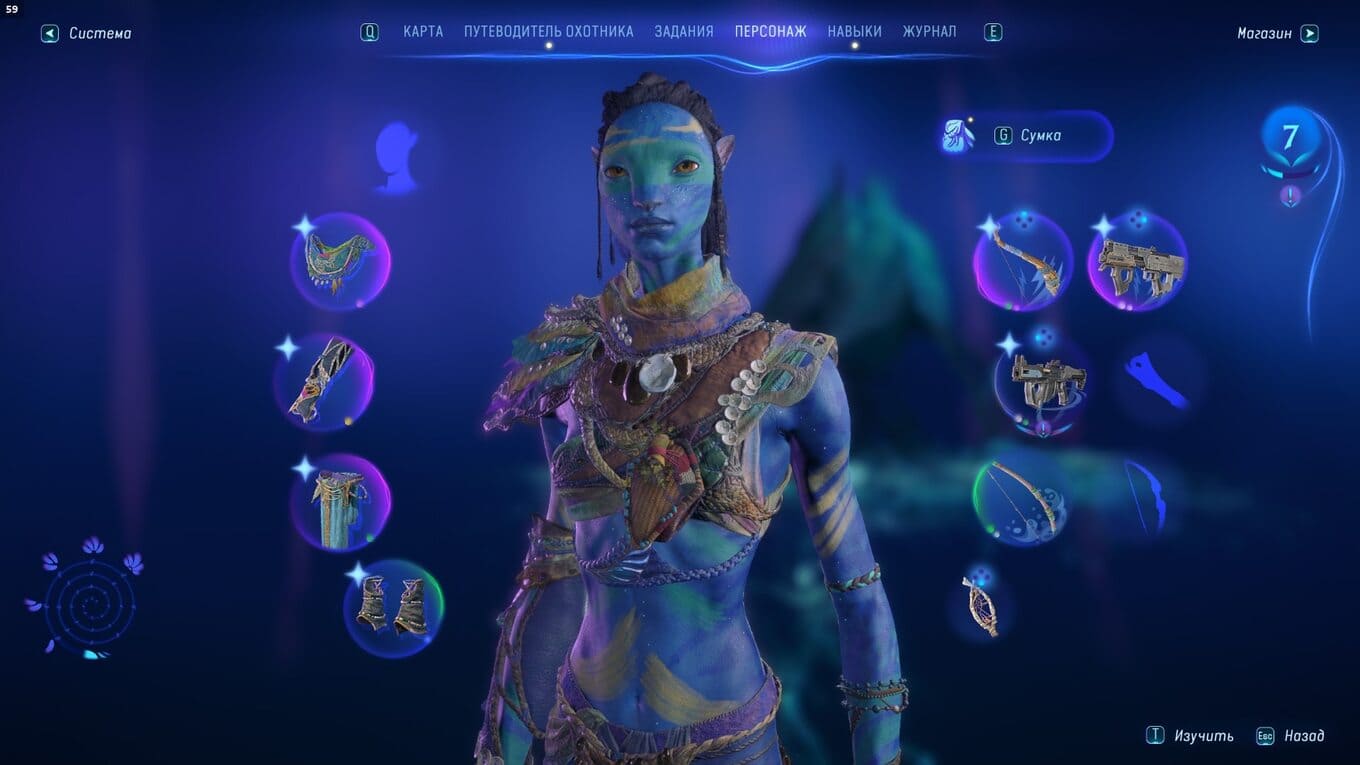Viewport: 1360px width, 765px height.
Task: Choose the arm bracer equipment slot
Action: click(x=324, y=382)
